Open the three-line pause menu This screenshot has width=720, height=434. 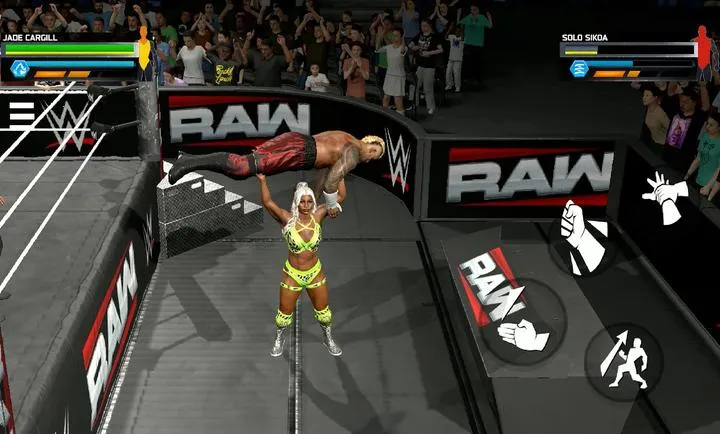point(21,114)
